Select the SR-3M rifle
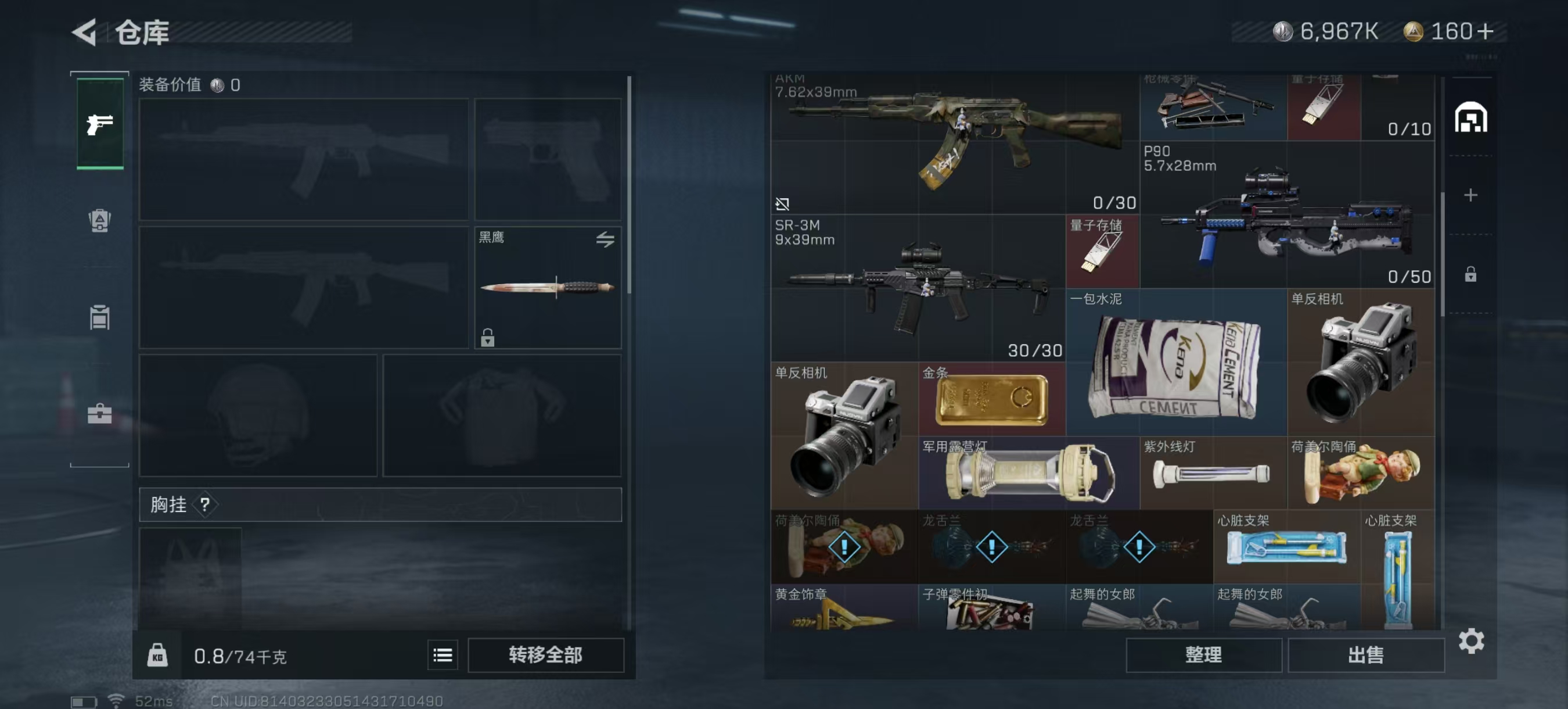 click(x=918, y=288)
